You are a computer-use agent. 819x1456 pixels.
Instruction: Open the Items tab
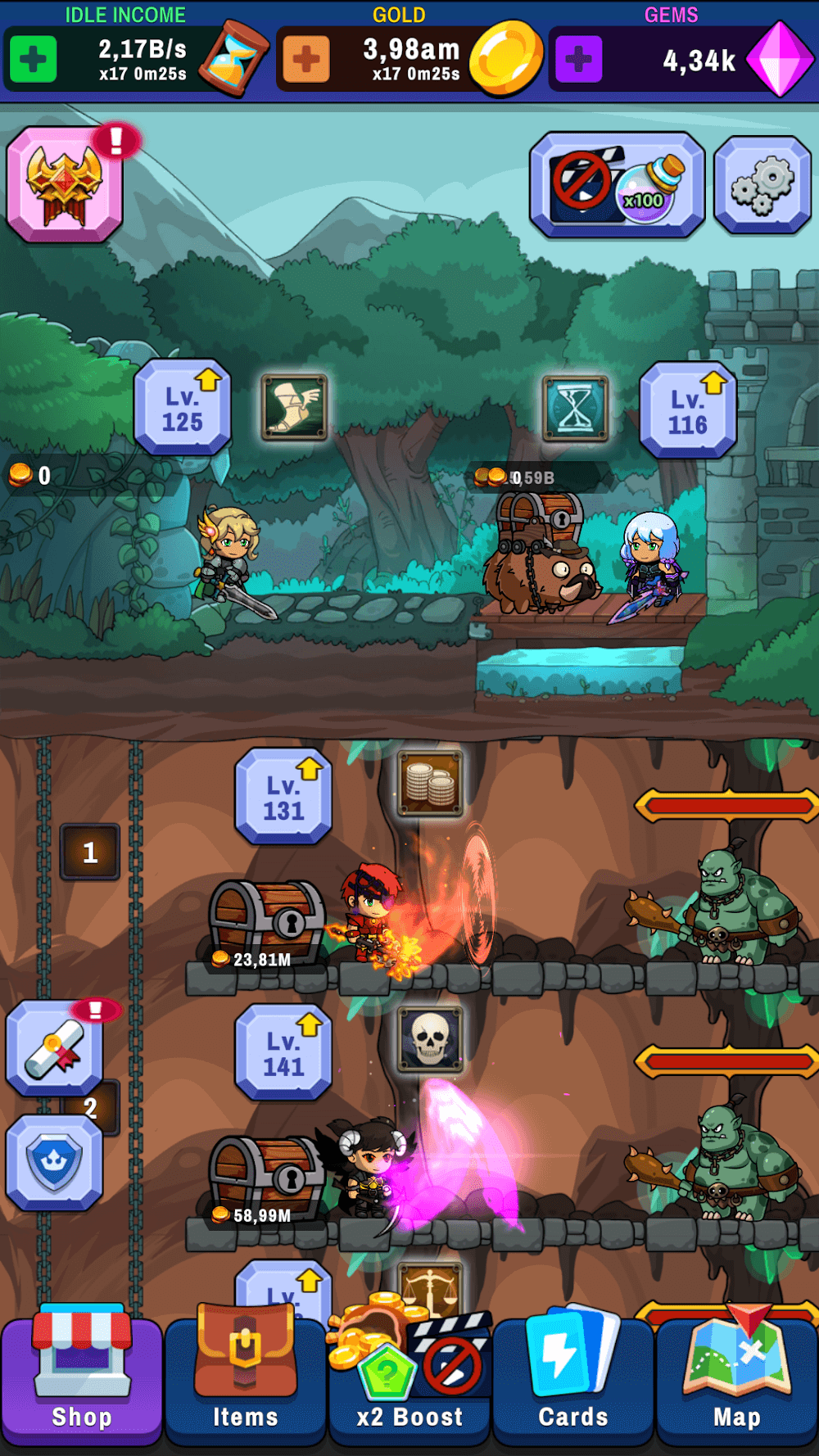[245, 1379]
